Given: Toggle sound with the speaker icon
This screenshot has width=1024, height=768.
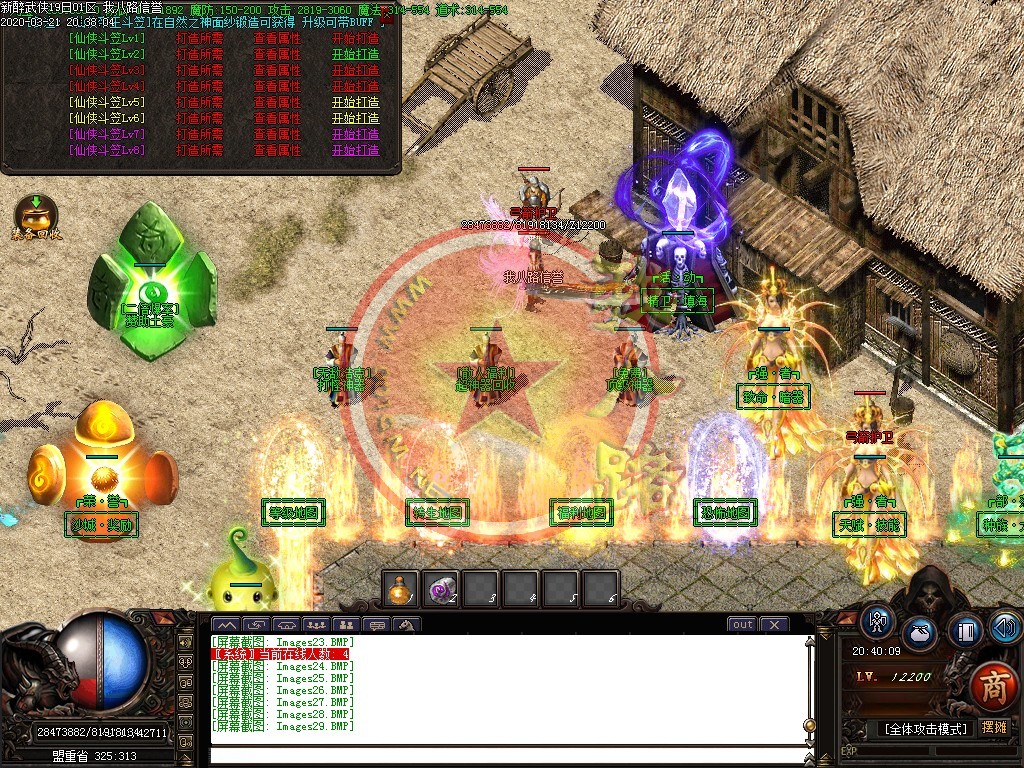Looking at the screenshot, I should 1006,627.
